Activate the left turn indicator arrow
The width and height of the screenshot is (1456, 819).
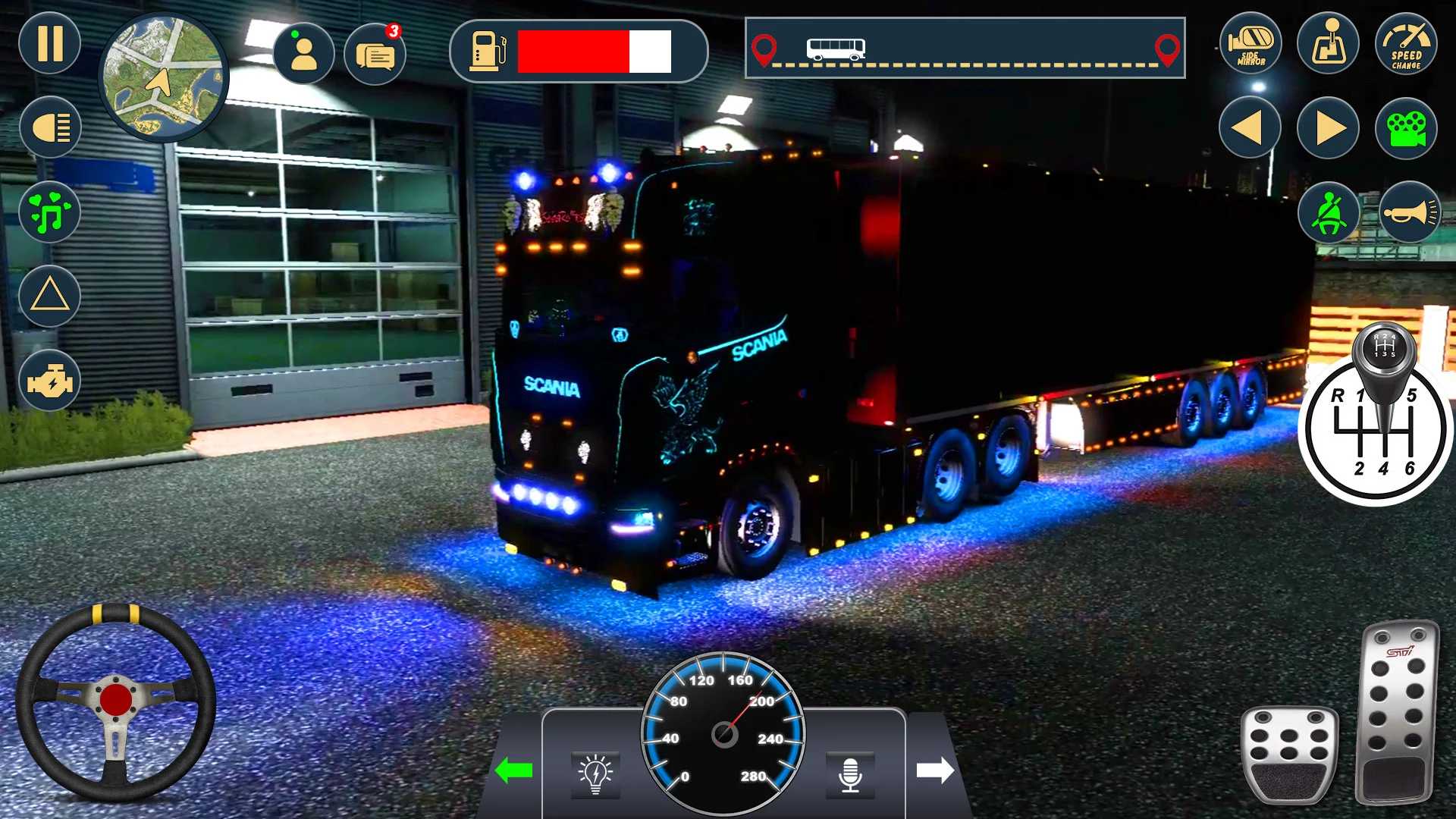[1250, 127]
